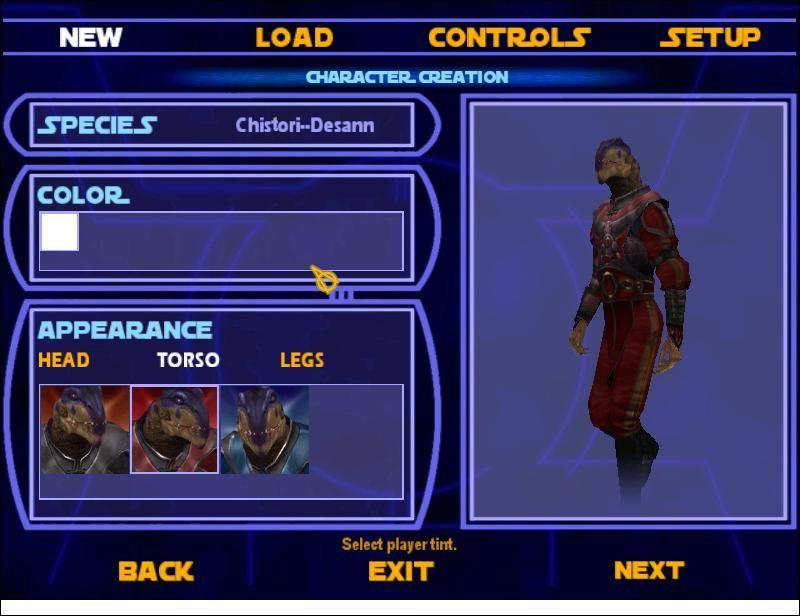Switch to the HEAD appearance tab

pyautogui.click(x=63, y=360)
